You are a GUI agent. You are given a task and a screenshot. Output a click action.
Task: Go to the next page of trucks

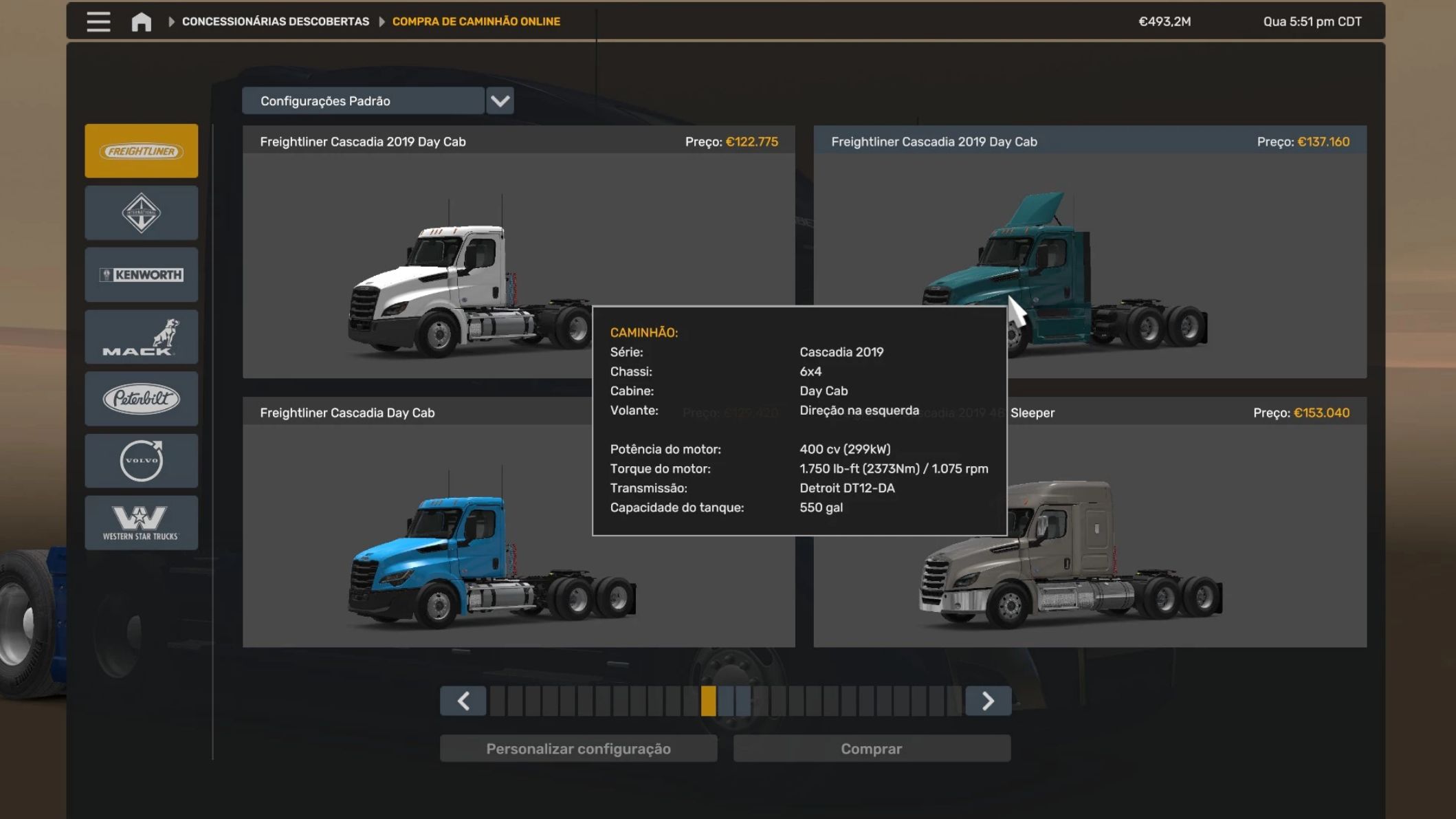pos(988,701)
